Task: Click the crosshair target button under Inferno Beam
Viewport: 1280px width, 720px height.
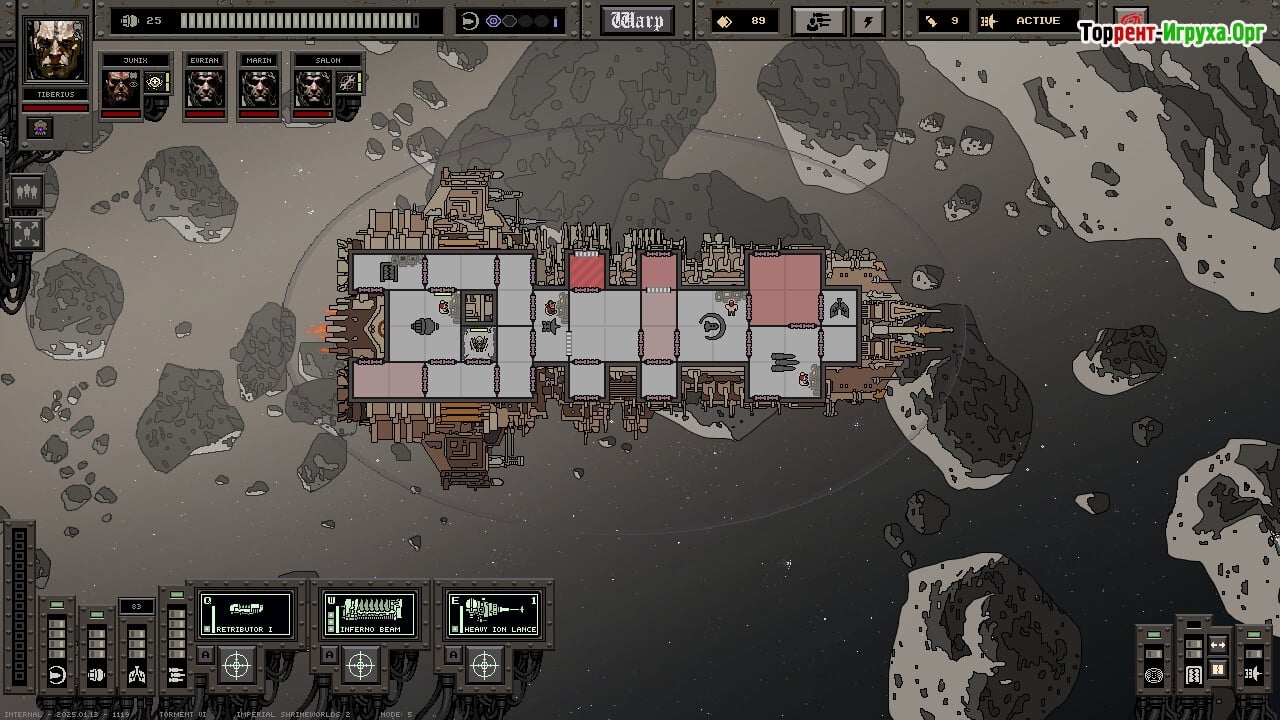Action: click(360, 664)
